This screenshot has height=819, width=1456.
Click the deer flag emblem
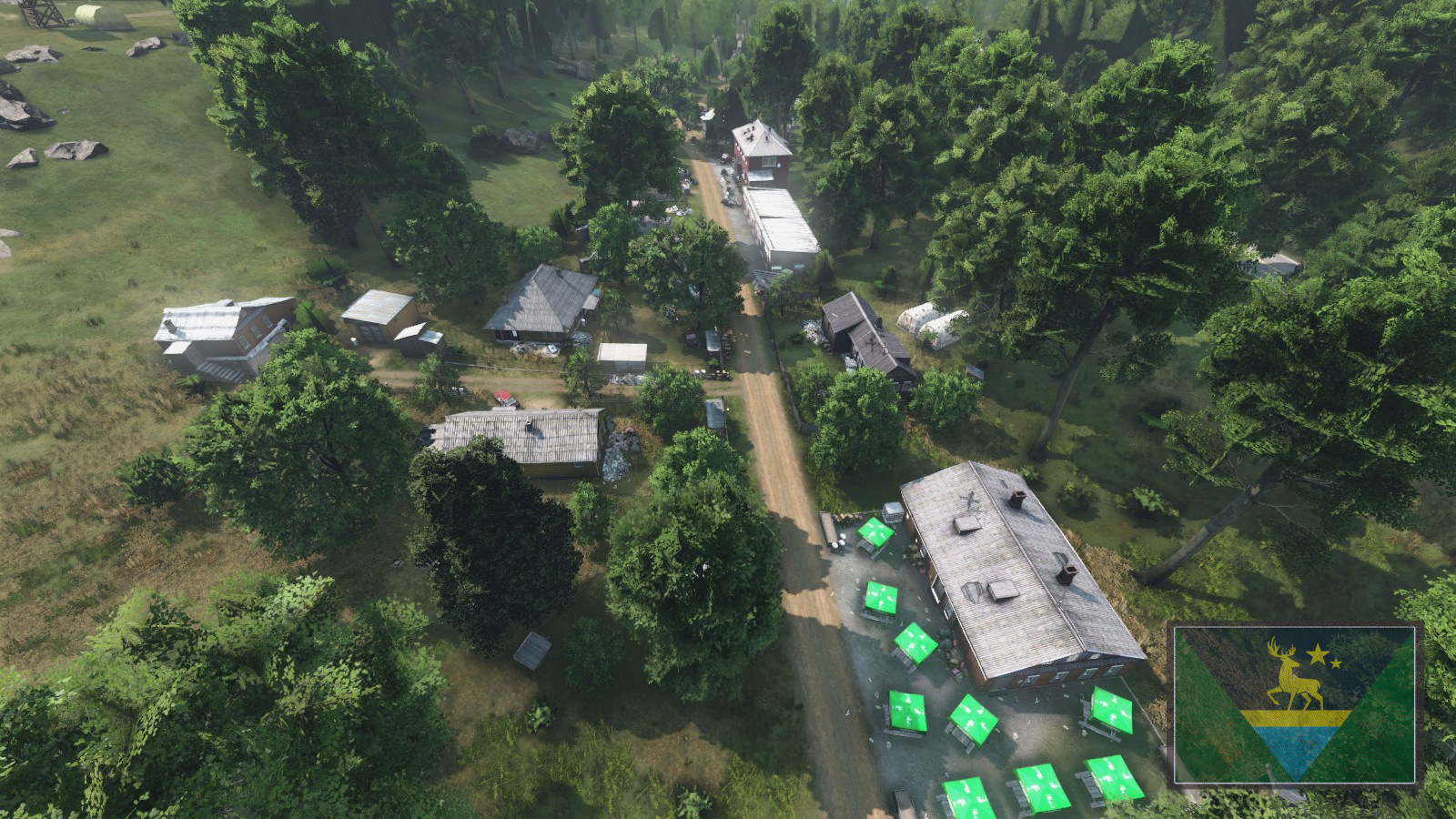[x=1294, y=703]
